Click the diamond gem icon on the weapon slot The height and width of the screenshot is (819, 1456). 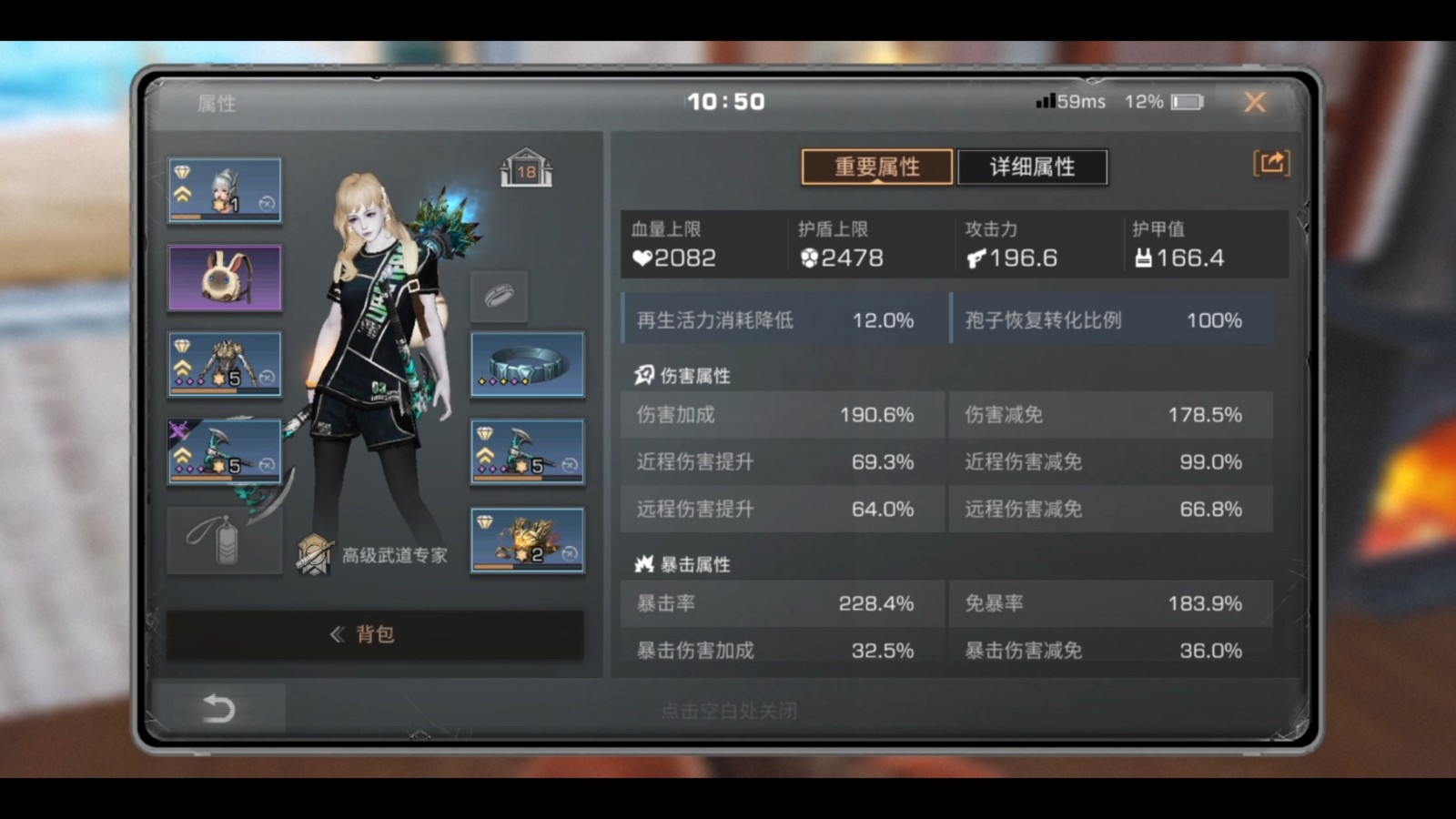483,432
